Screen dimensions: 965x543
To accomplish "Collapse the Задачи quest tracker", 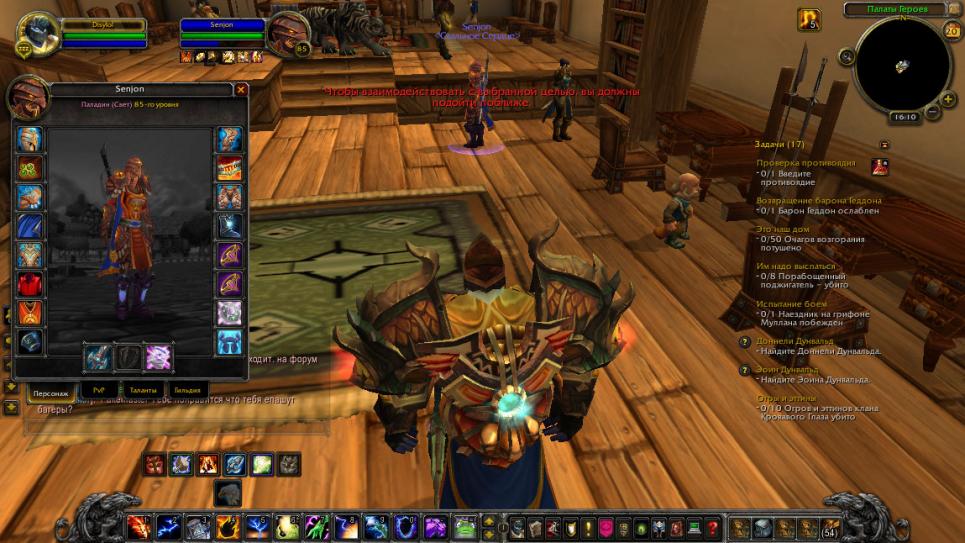I will (883, 145).
